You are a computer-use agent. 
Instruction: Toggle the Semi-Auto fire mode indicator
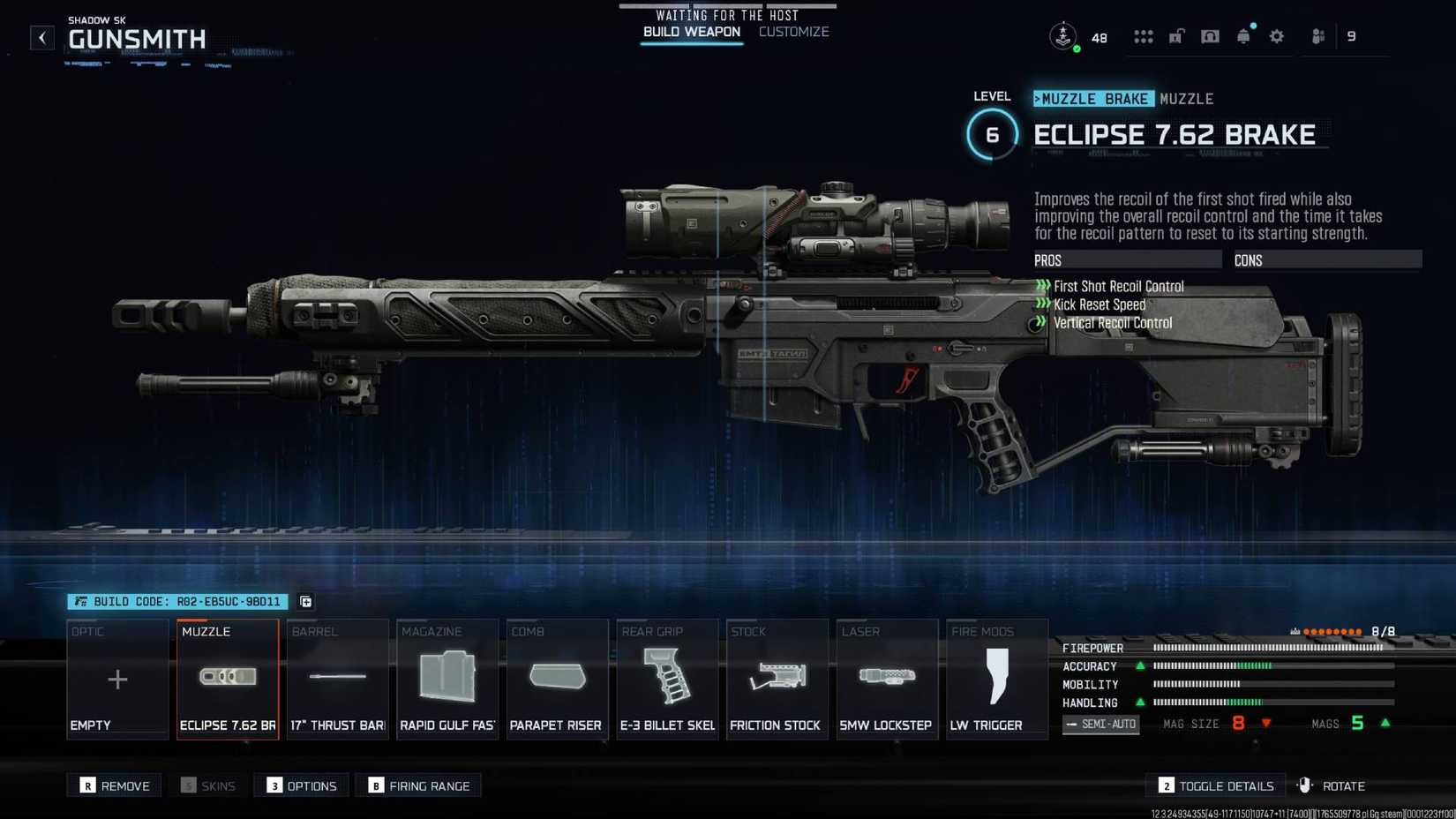(1100, 724)
